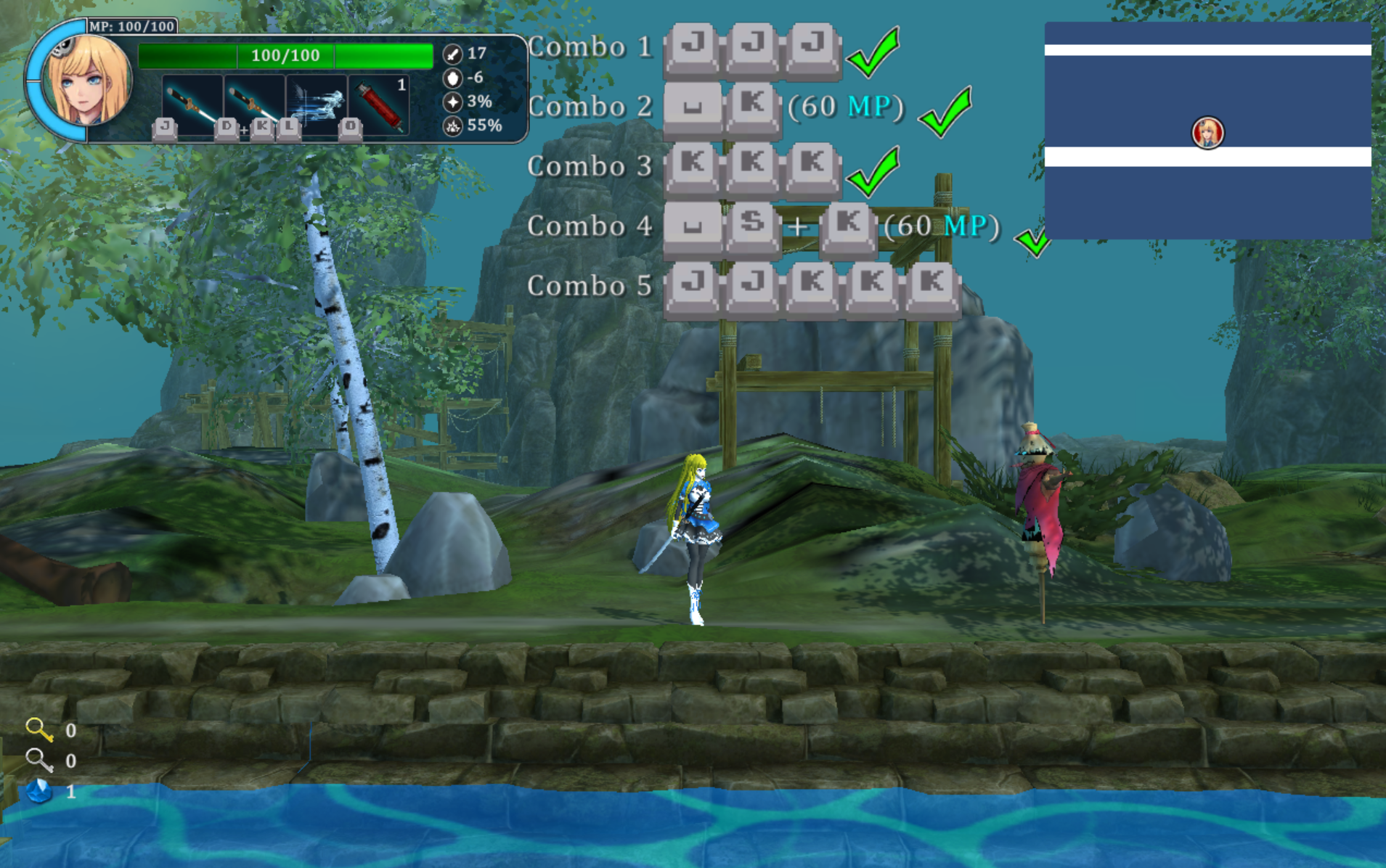
Task: Click the shield defense stat icon
Action: click(452, 78)
